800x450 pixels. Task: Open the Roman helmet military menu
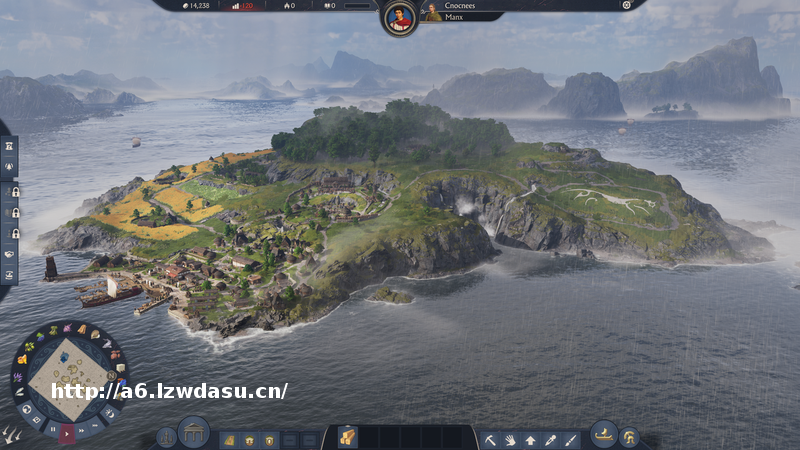[629, 437]
